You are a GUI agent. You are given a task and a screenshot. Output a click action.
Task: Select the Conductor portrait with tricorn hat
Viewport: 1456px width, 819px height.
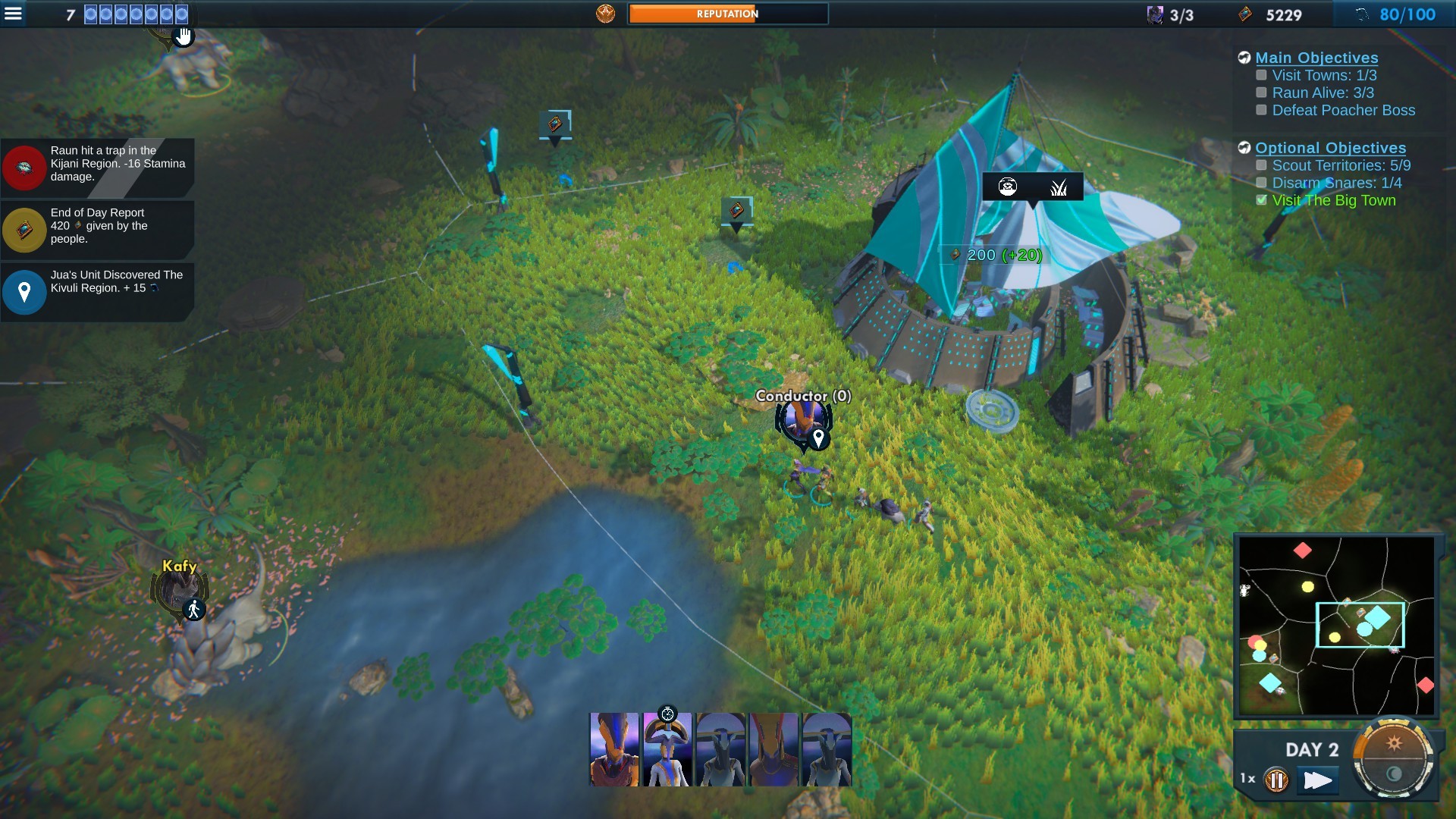click(667, 749)
